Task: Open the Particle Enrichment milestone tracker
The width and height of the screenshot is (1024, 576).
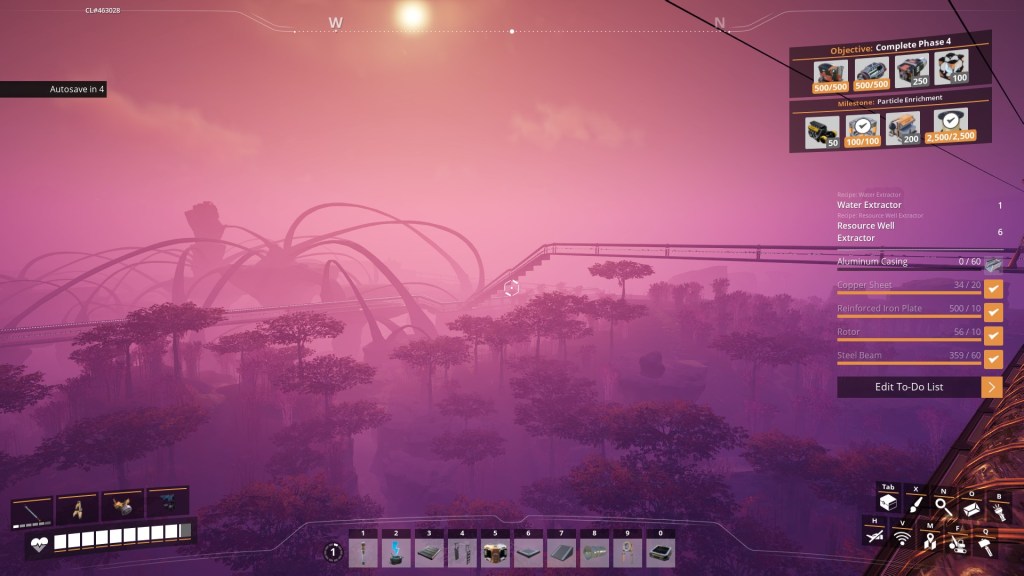Action: point(890,101)
